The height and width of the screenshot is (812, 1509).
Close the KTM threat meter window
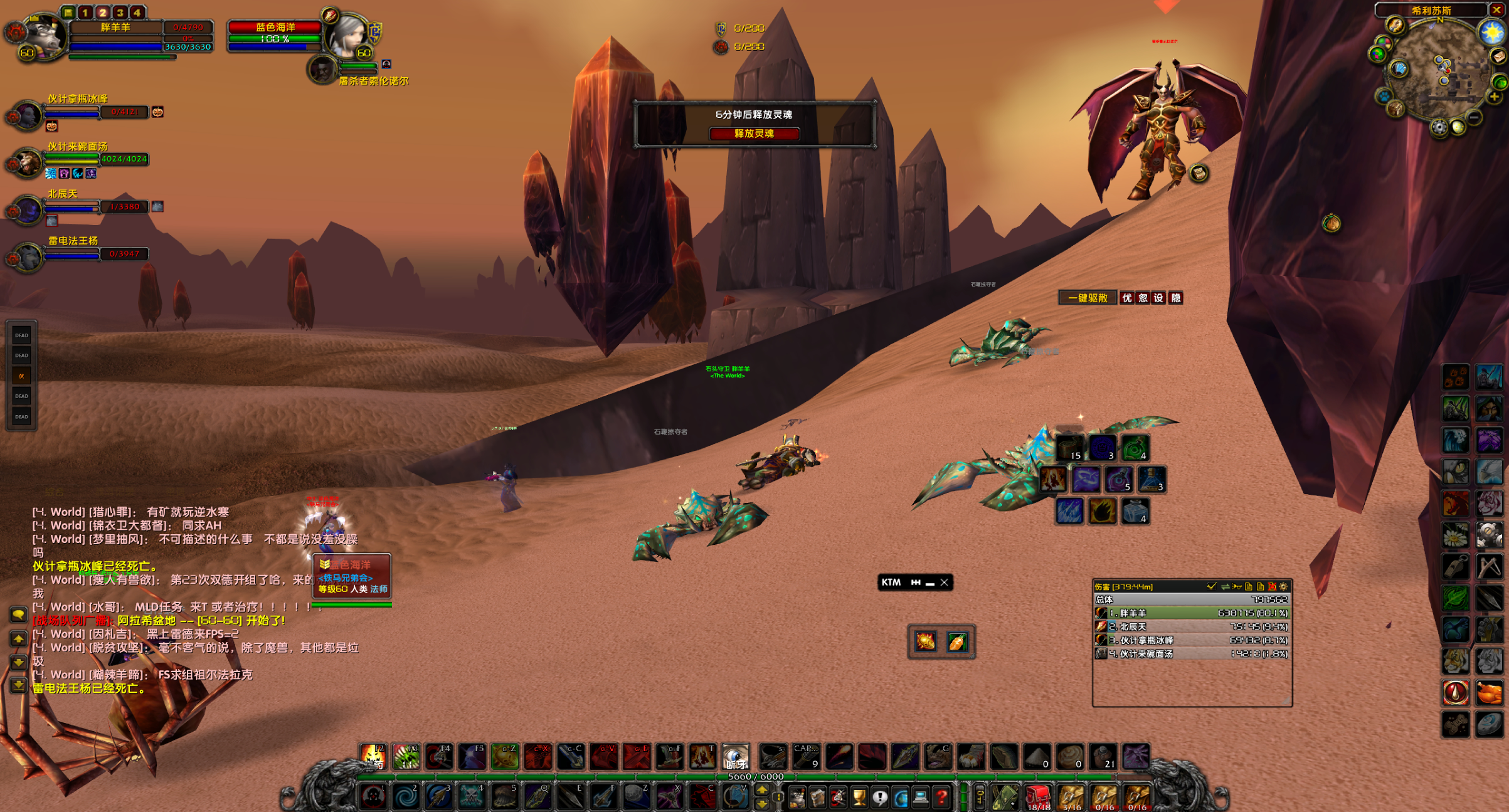click(944, 583)
